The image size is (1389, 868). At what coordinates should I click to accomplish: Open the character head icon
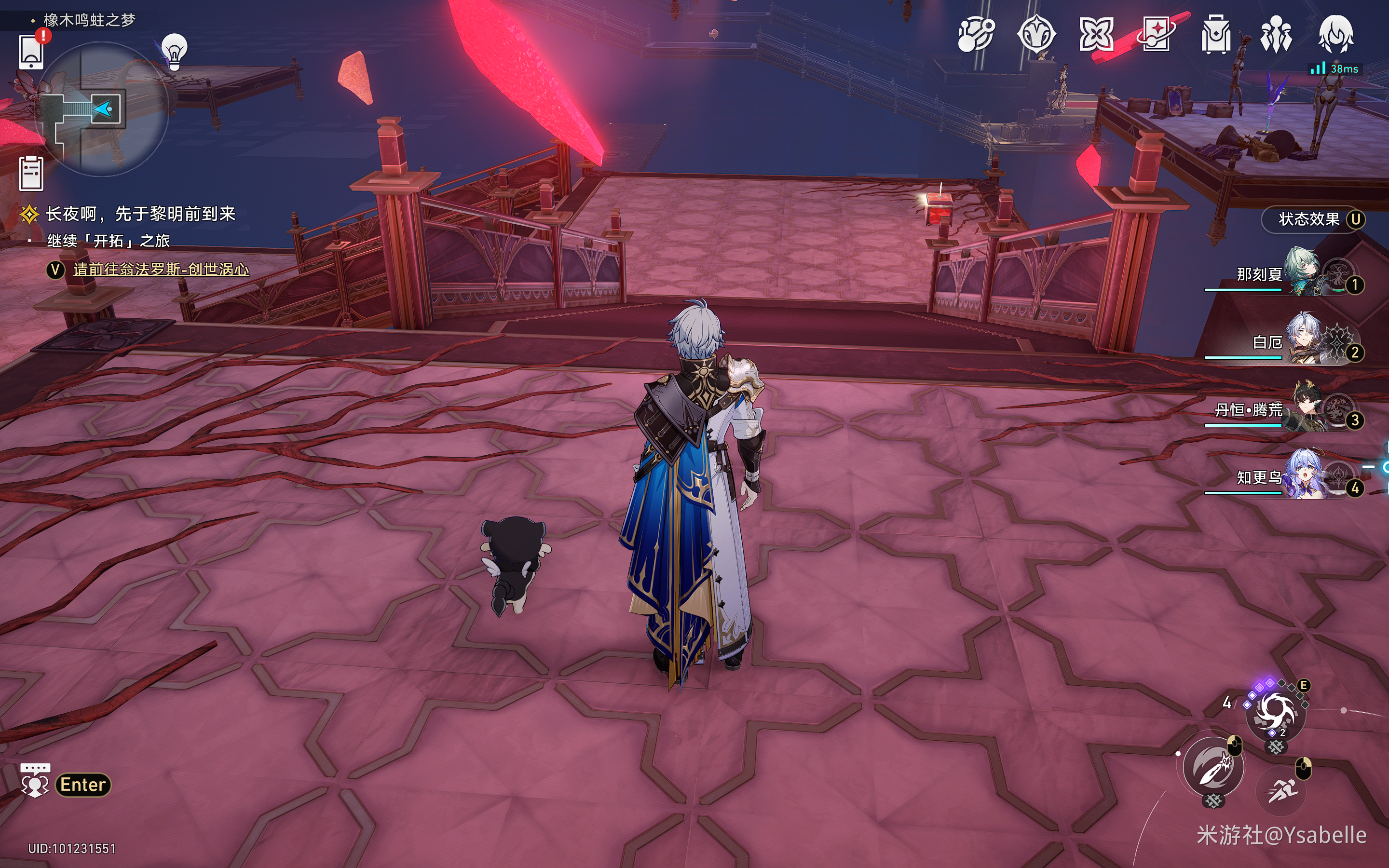(1335, 34)
